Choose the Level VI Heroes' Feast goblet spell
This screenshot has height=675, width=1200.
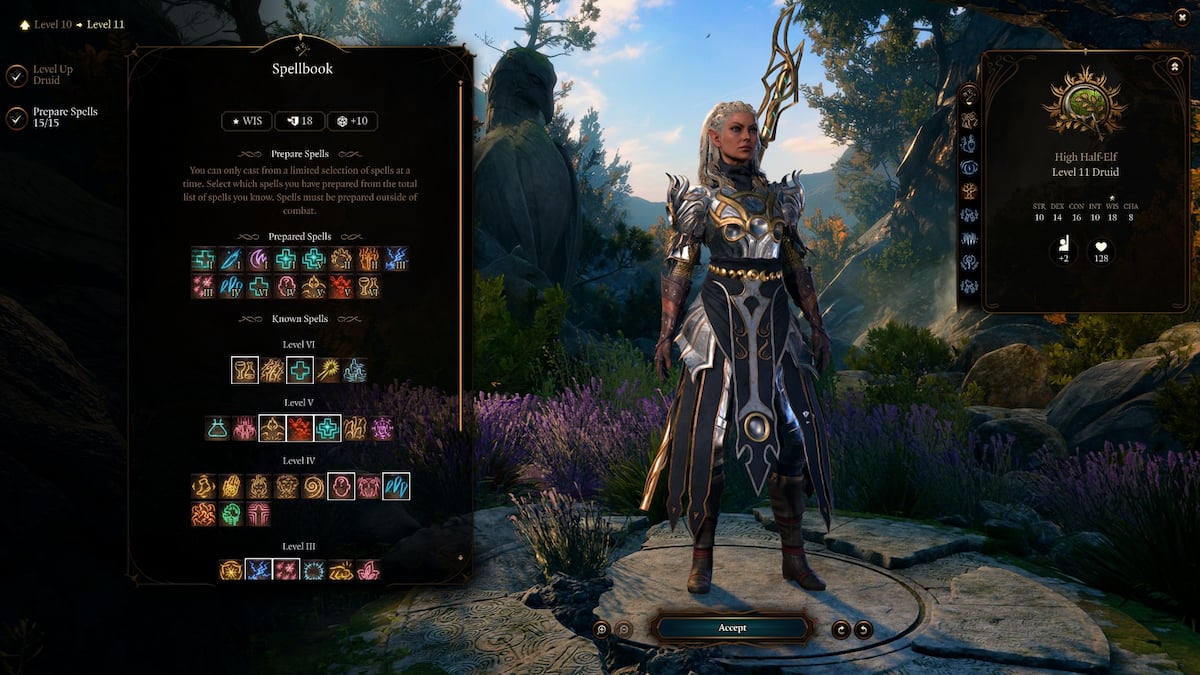[245, 370]
